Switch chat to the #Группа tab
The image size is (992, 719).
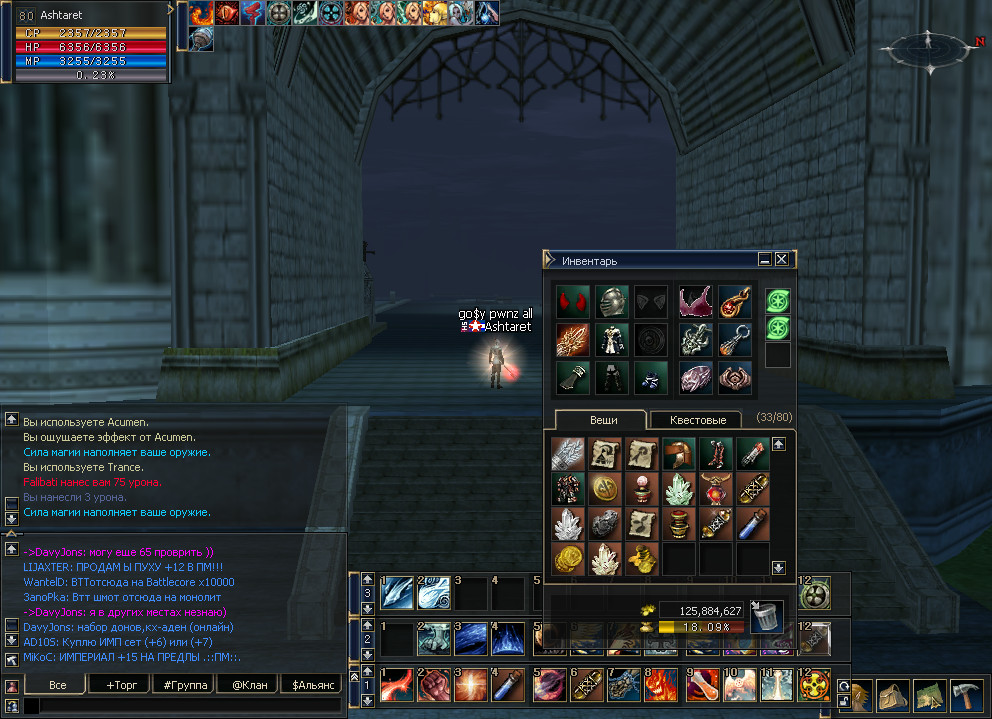click(x=182, y=685)
